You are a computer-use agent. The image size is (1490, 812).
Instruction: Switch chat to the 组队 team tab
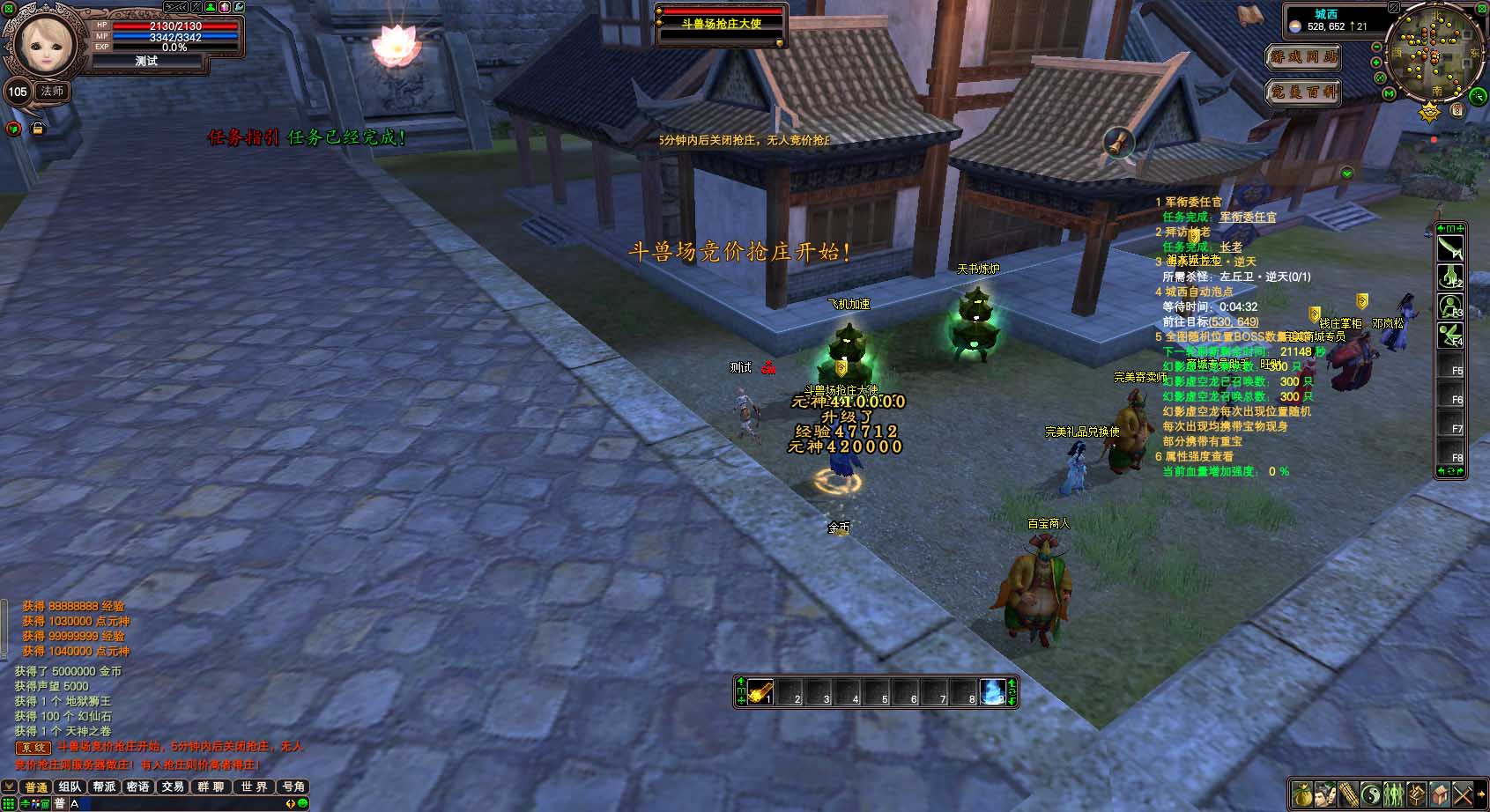pos(69,786)
